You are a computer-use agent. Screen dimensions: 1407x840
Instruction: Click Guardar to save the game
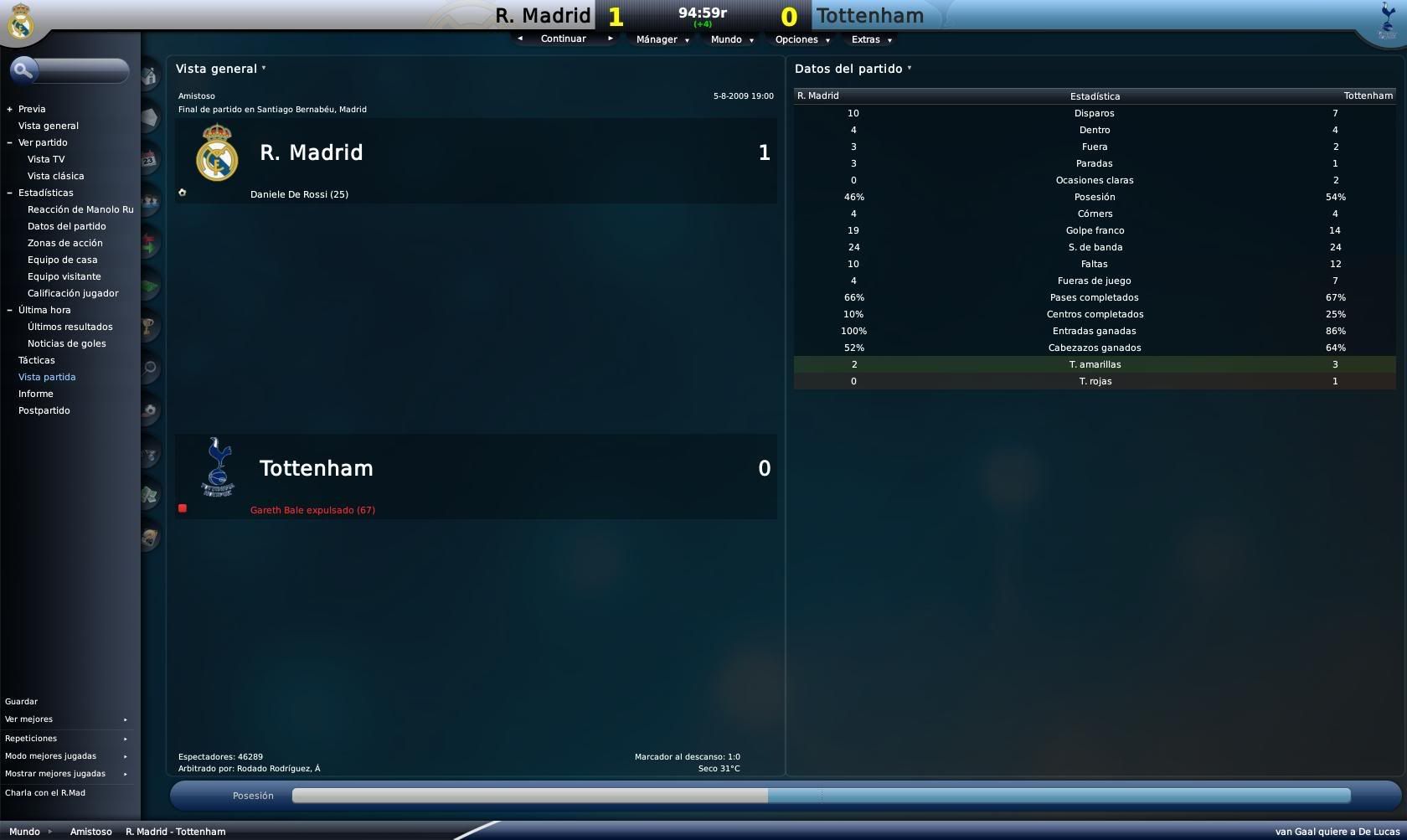(x=22, y=702)
